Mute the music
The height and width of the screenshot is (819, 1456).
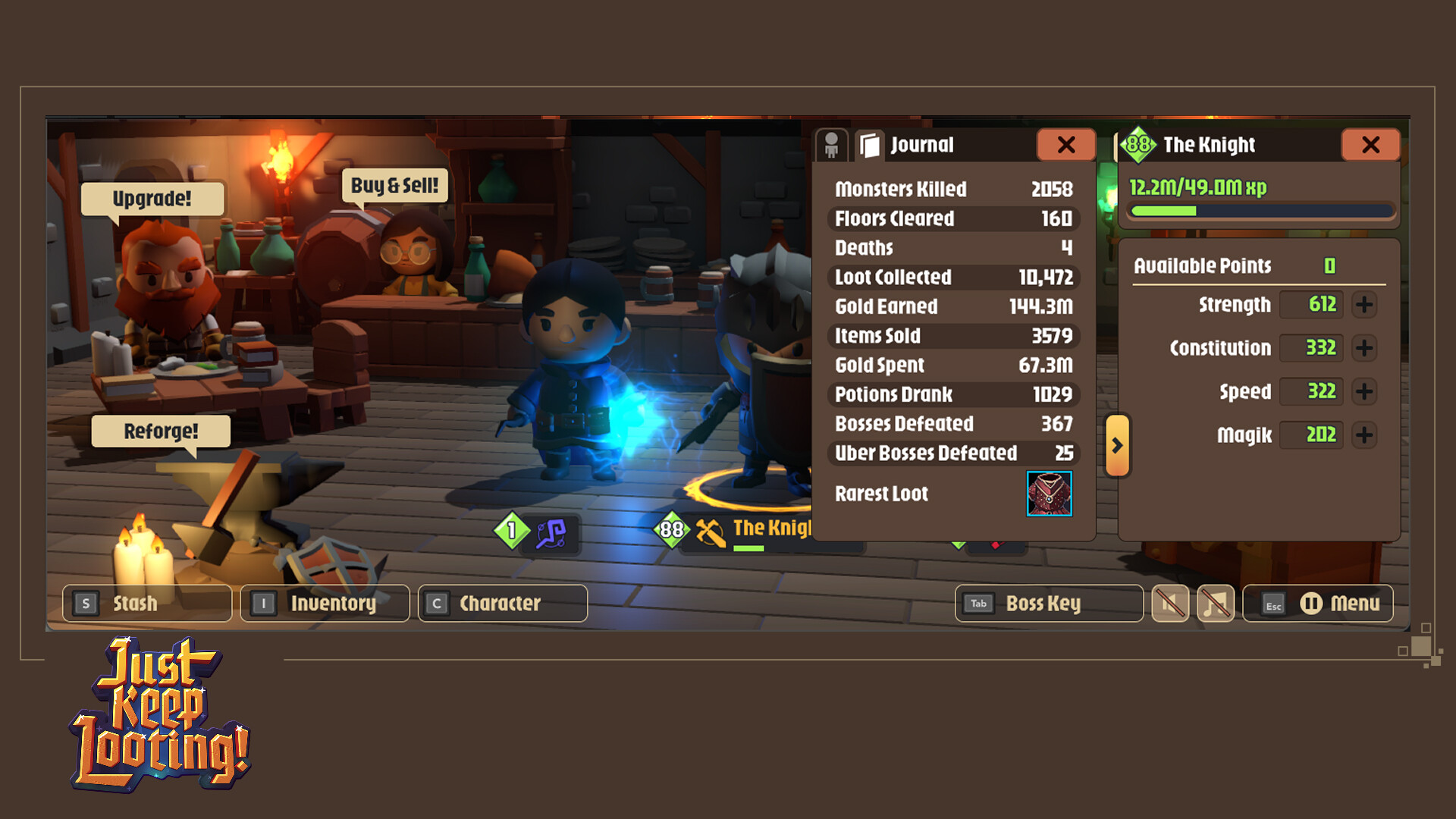click(x=1216, y=604)
